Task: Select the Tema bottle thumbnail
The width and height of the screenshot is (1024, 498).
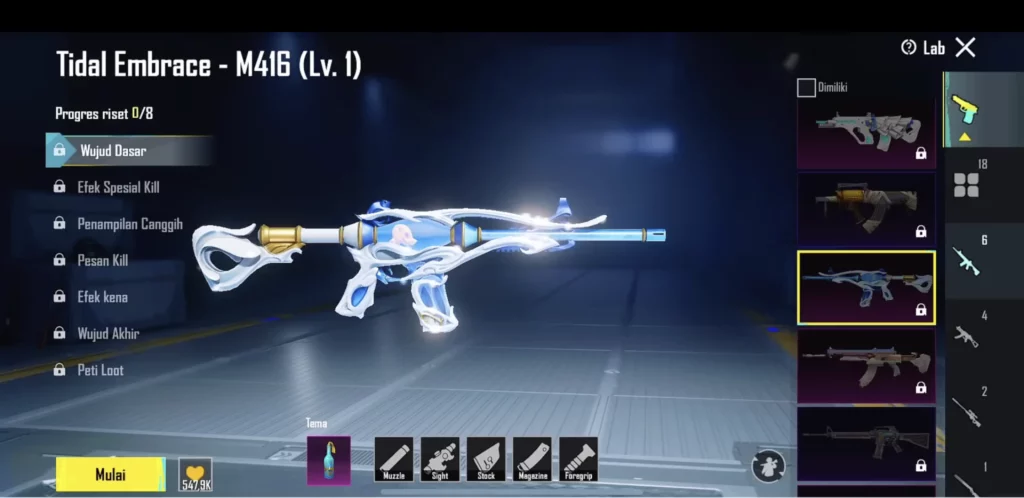Action: point(328,460)
